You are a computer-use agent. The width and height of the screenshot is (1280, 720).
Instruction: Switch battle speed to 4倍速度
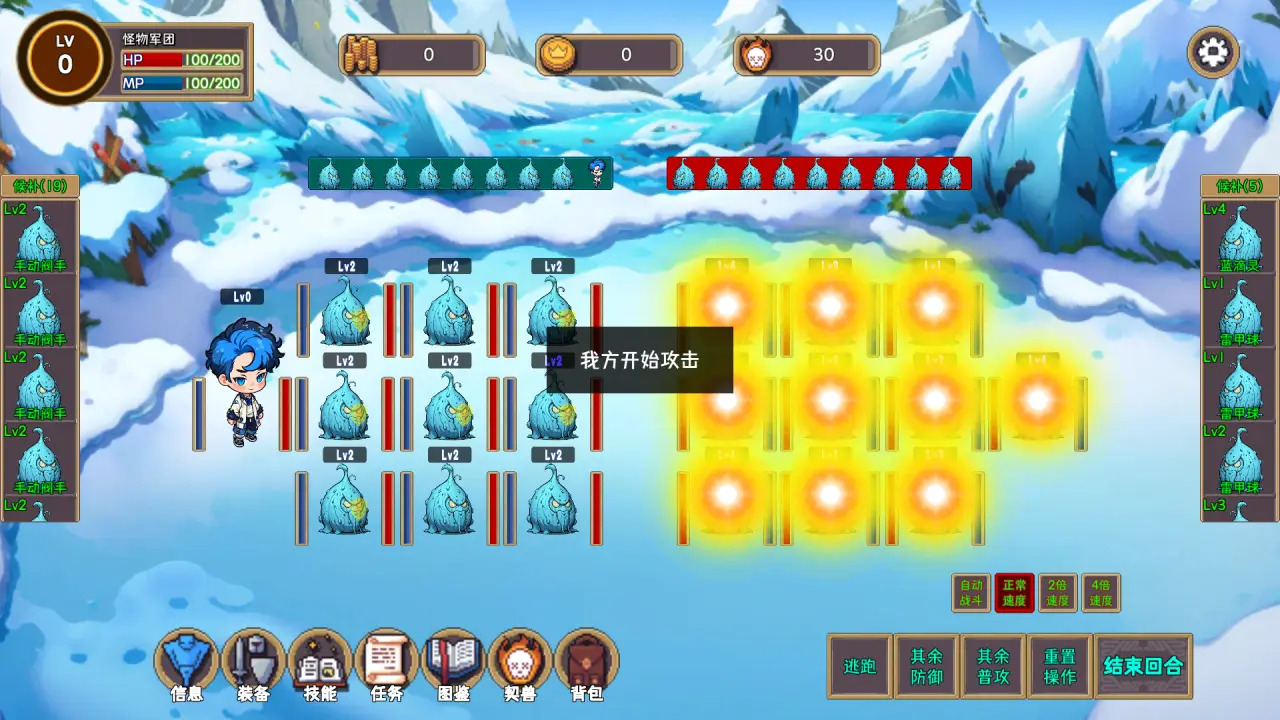(1101, 592)
